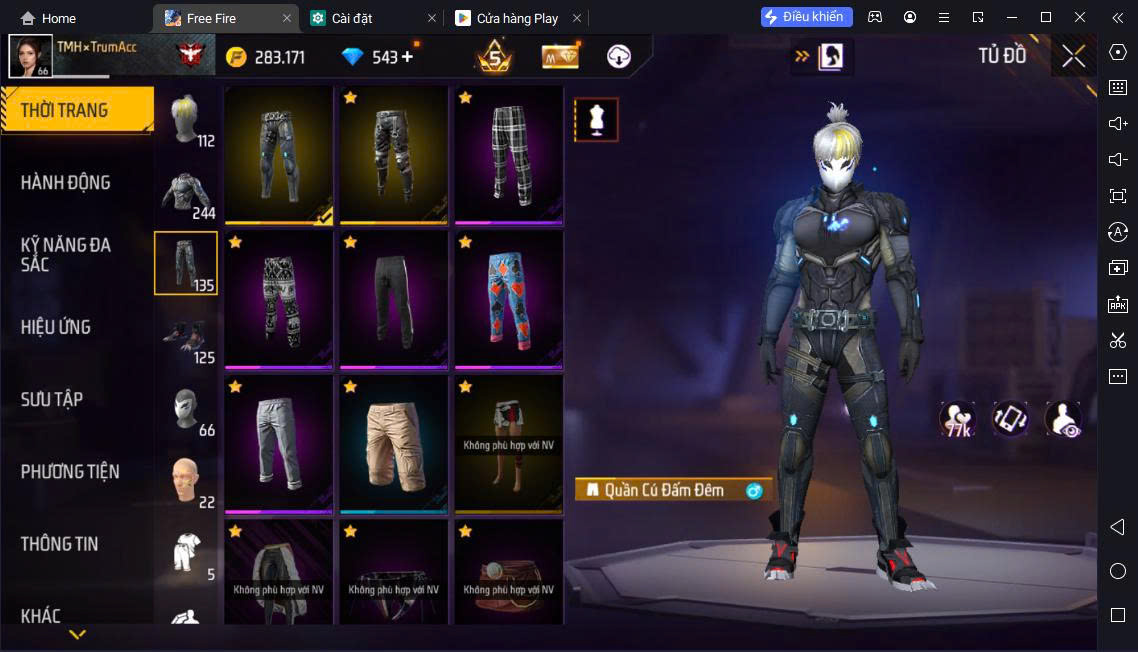
Task: Select the shoes subcategory with 125 items
Action: [187, 336]
